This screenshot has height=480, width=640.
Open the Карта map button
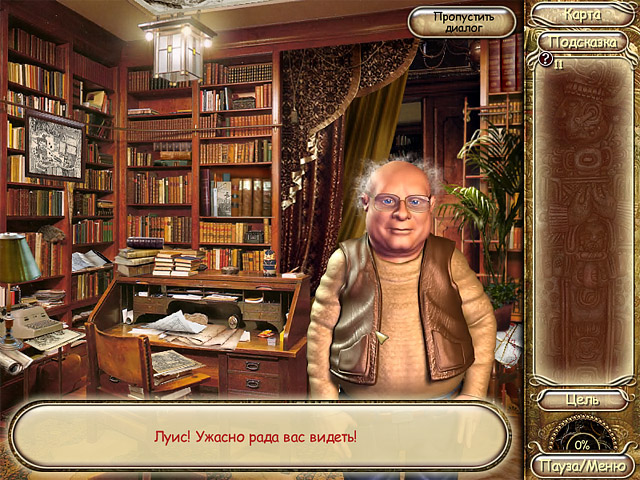(582, 14)
